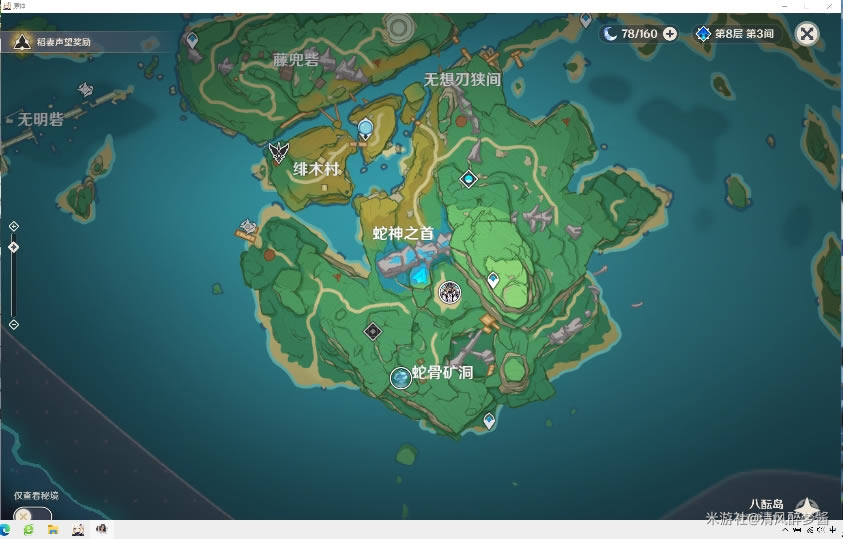The height and width of the screenshot is (539, 843).
Task: Select the round boss icon below 蛇神之首
Action: [449, 292]
